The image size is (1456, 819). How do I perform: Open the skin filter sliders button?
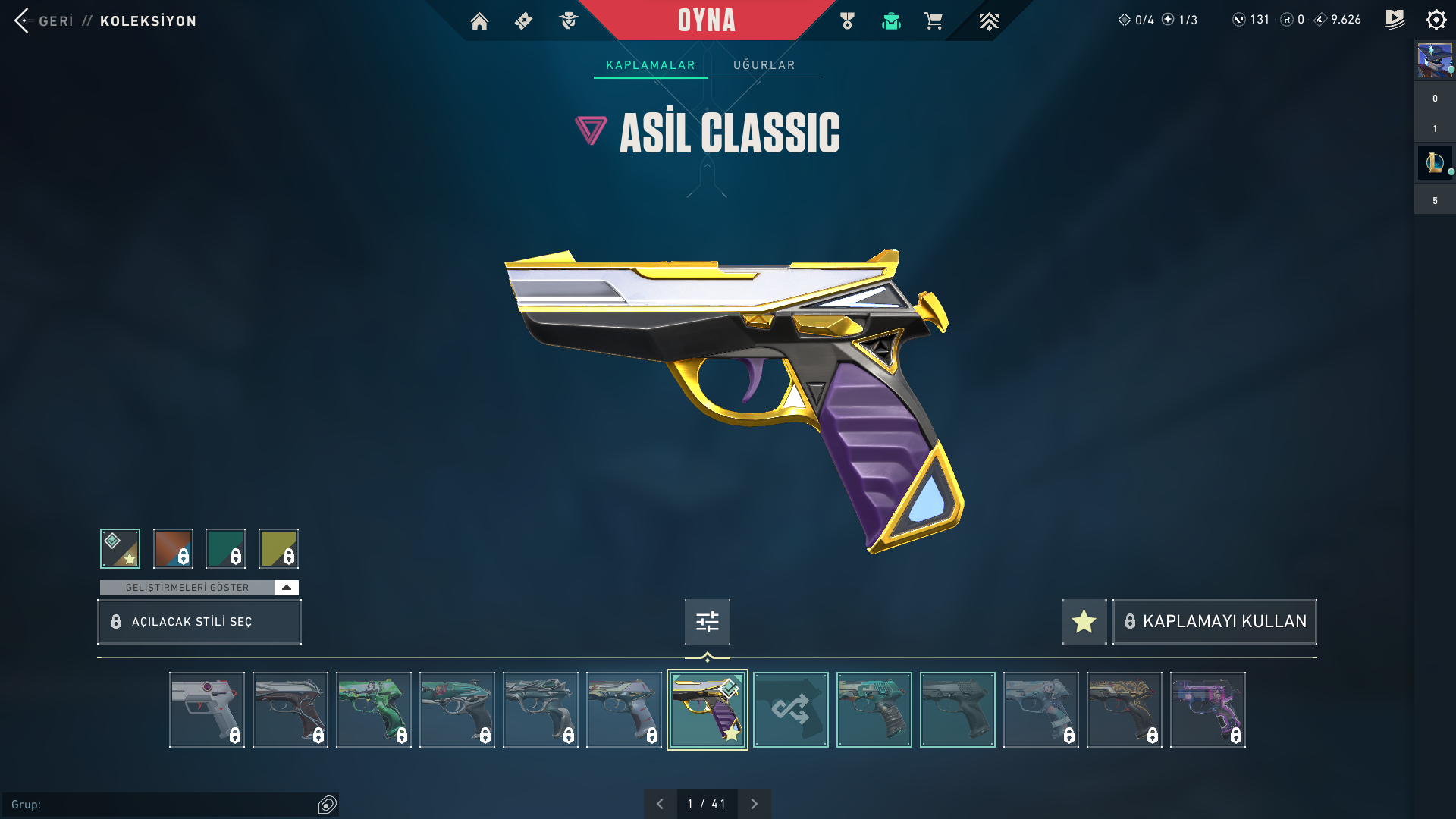pos(707,622)
